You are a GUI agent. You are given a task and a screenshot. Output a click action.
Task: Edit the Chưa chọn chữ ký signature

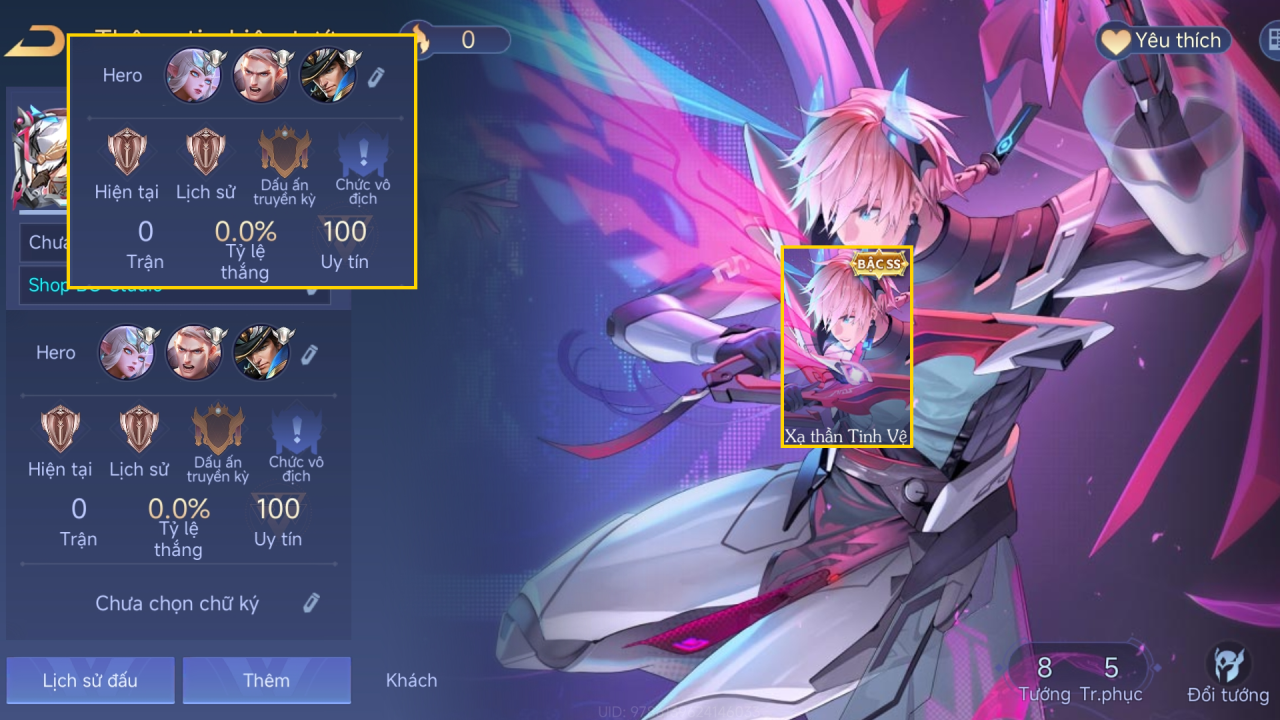point(311,602)
